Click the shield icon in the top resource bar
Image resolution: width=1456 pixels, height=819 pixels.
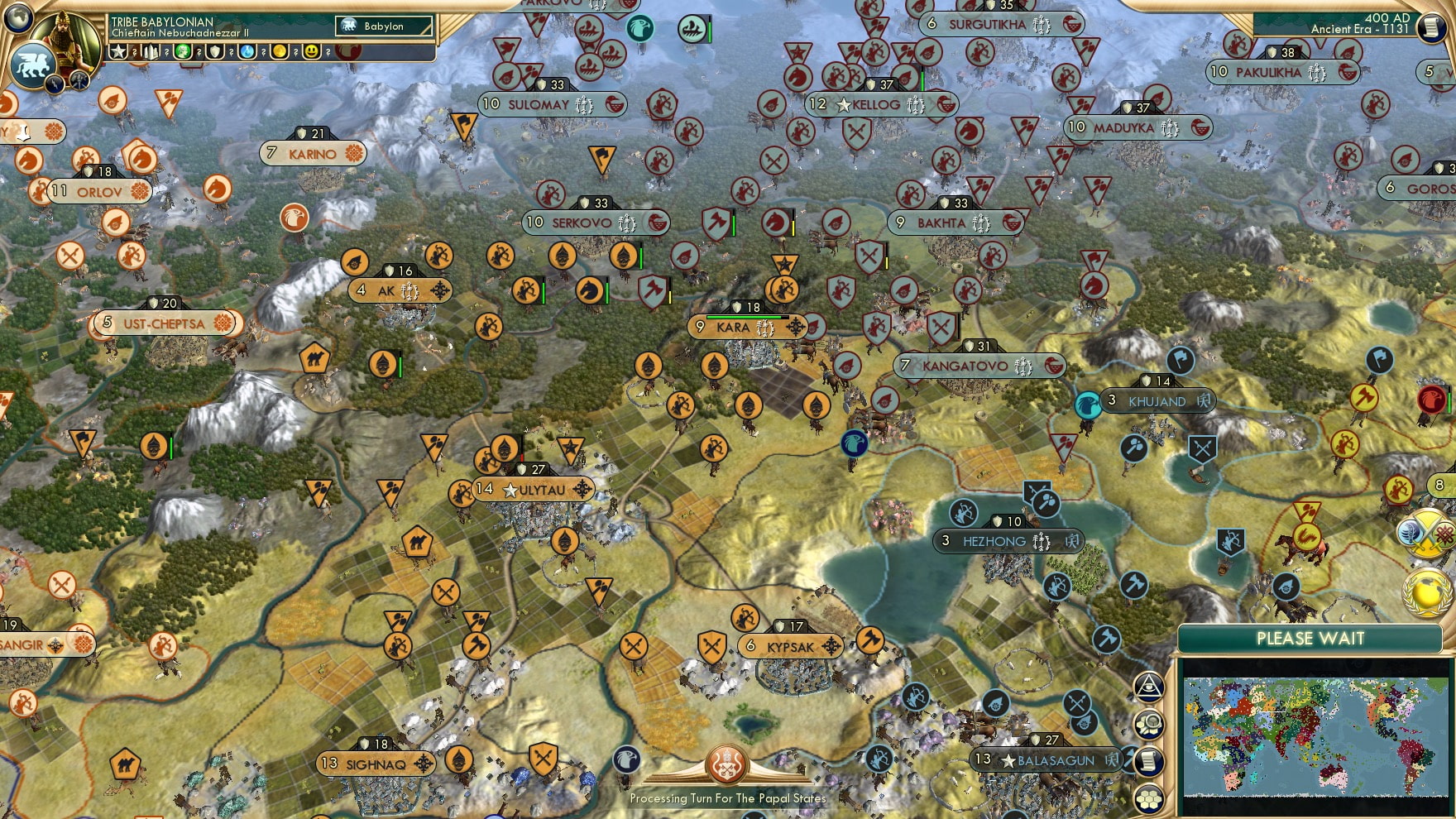(214, 50)
